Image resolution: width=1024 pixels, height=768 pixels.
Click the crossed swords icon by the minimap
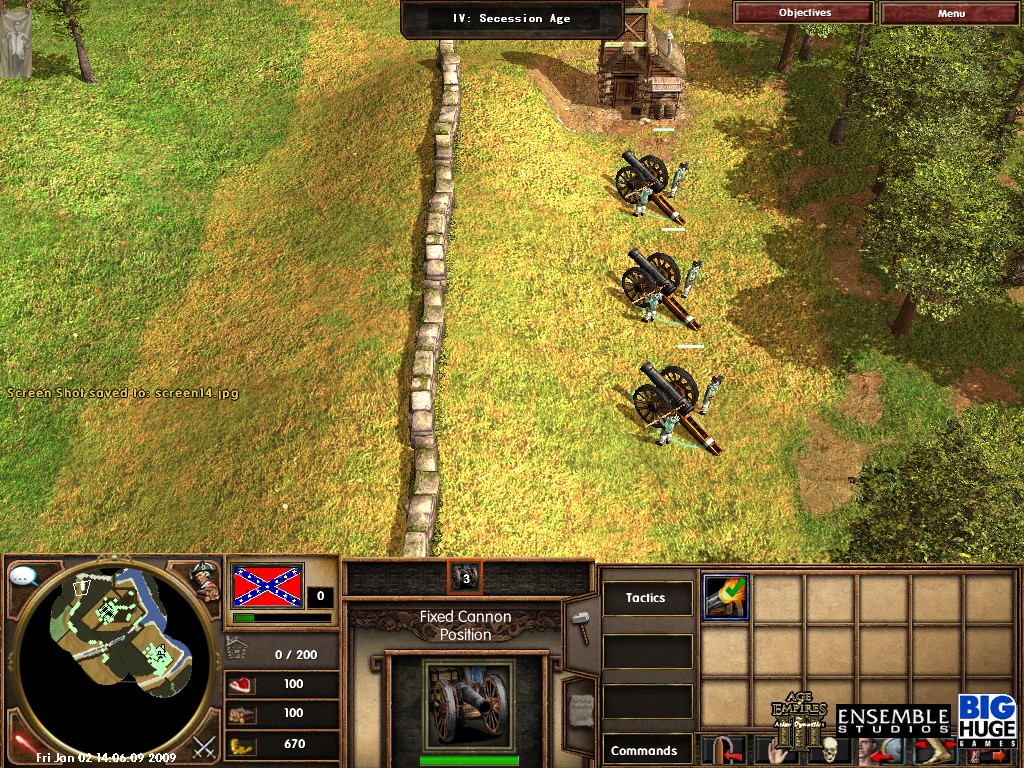pos(204,745)
